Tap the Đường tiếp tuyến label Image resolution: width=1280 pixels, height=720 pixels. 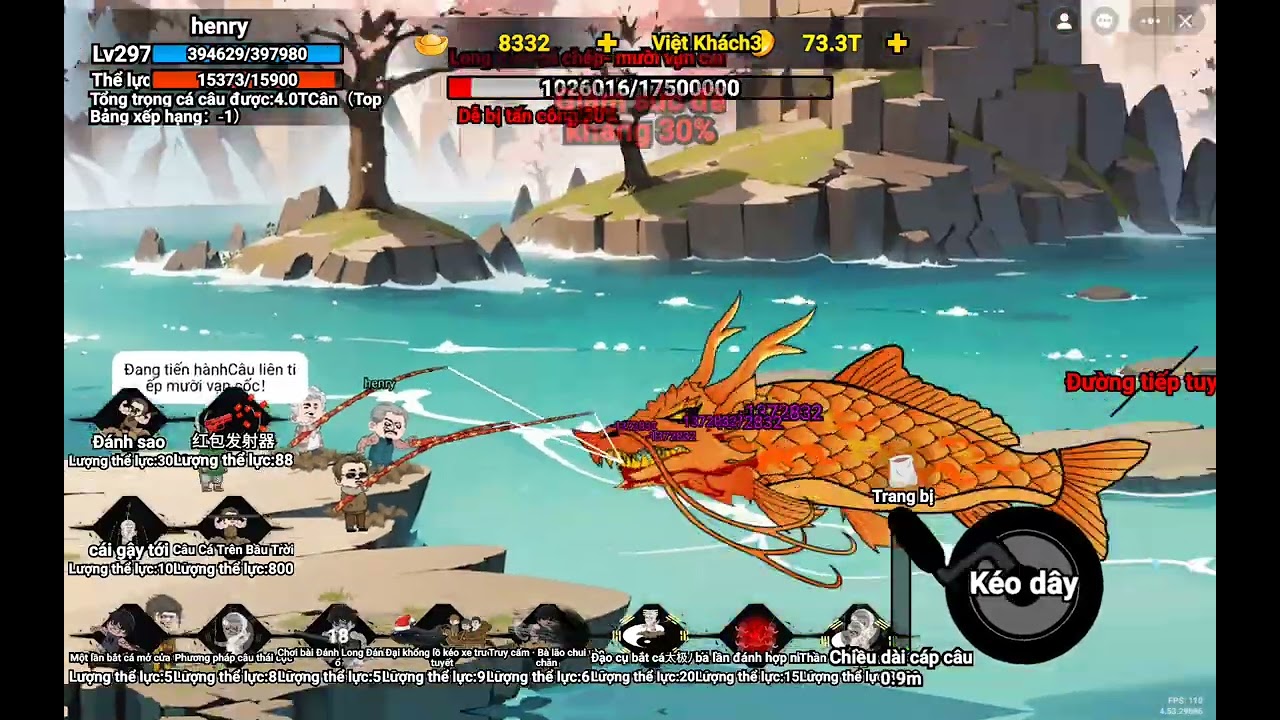point(1140,382)
